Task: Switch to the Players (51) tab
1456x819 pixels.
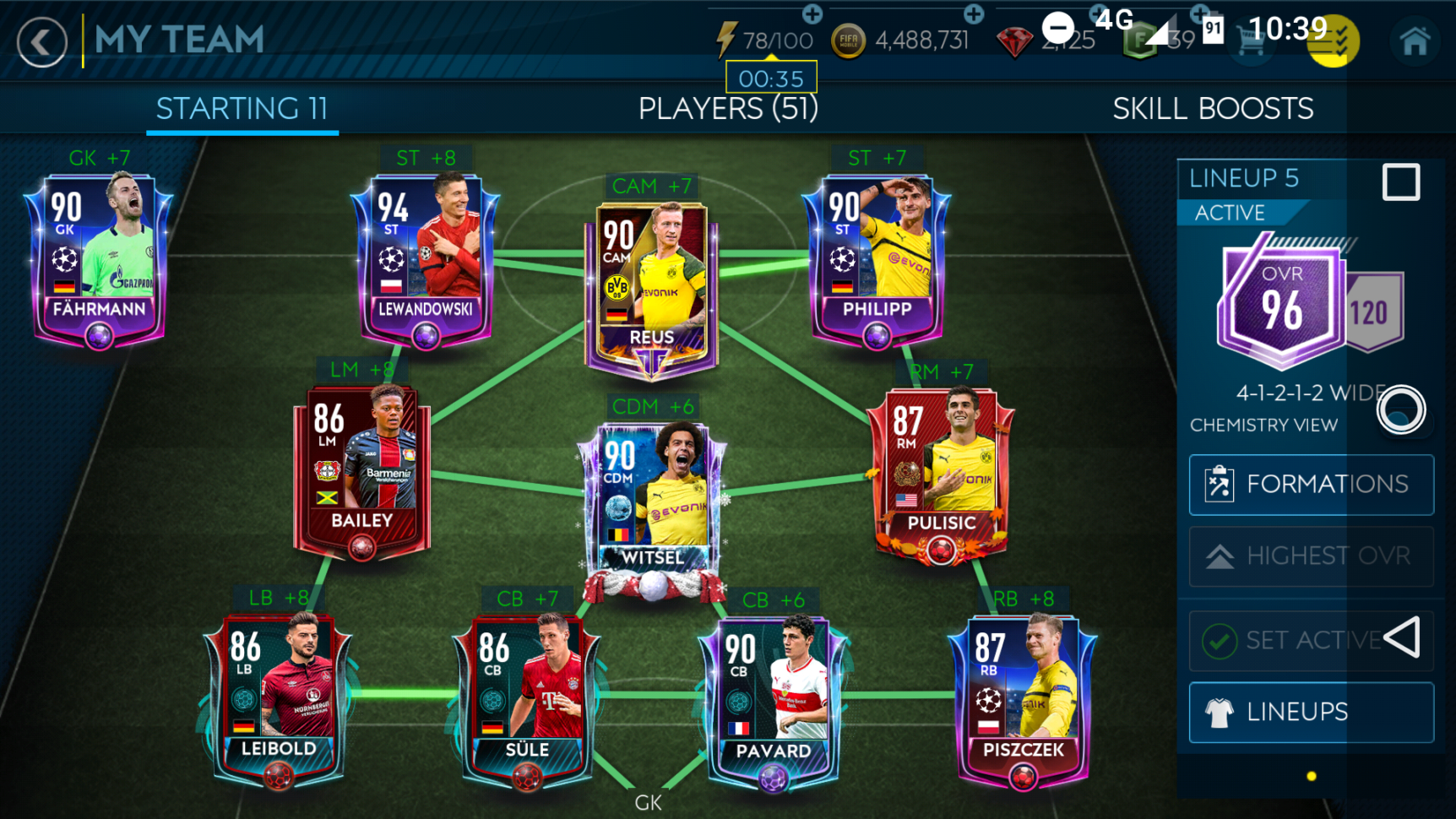Action: click(x=728, y=108)
